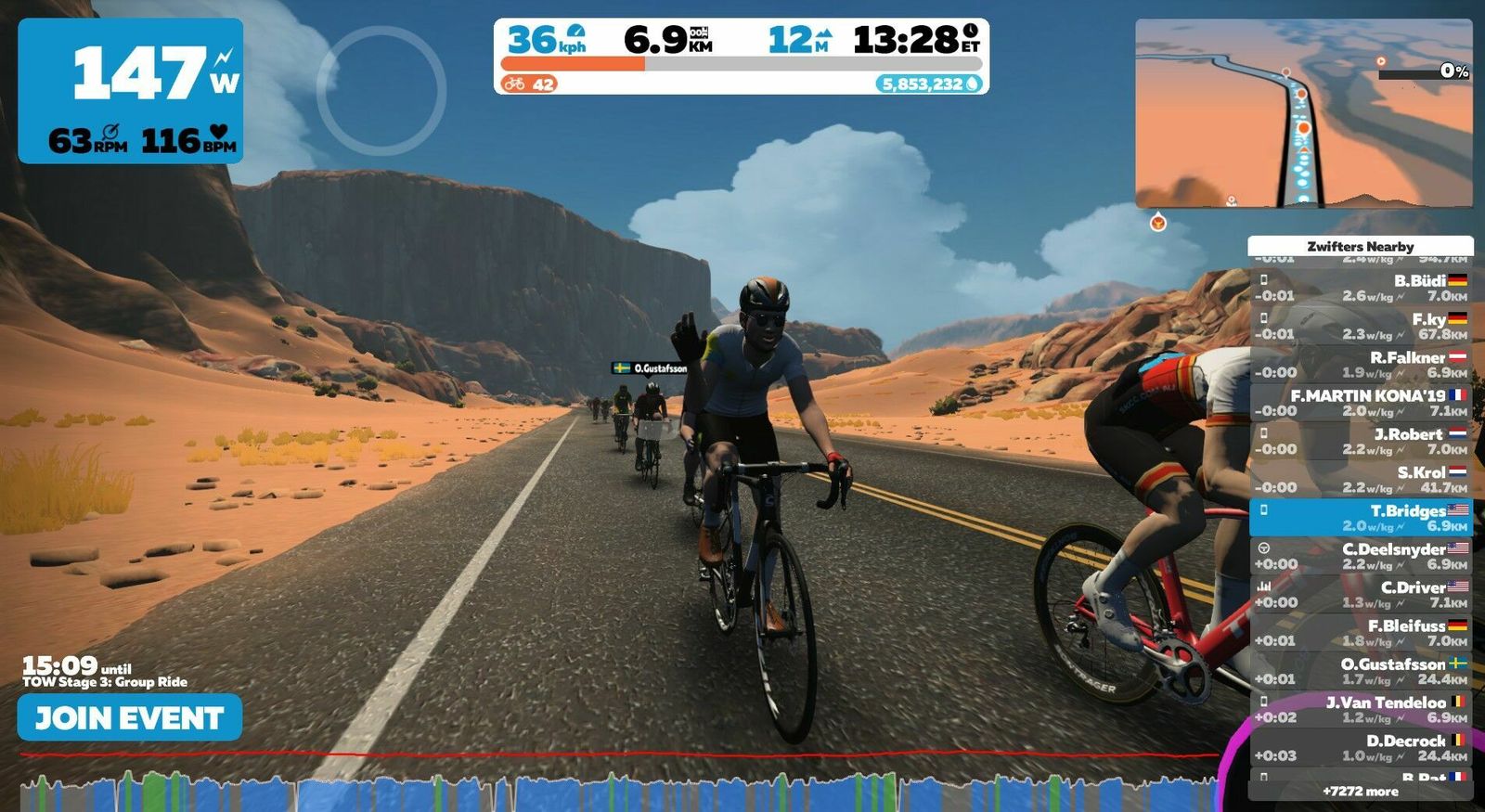Pick O.Gustafsson from the rider list
Image resolution: width=1485 pixels, height=812 pixels.
(x=1360, y=671)
